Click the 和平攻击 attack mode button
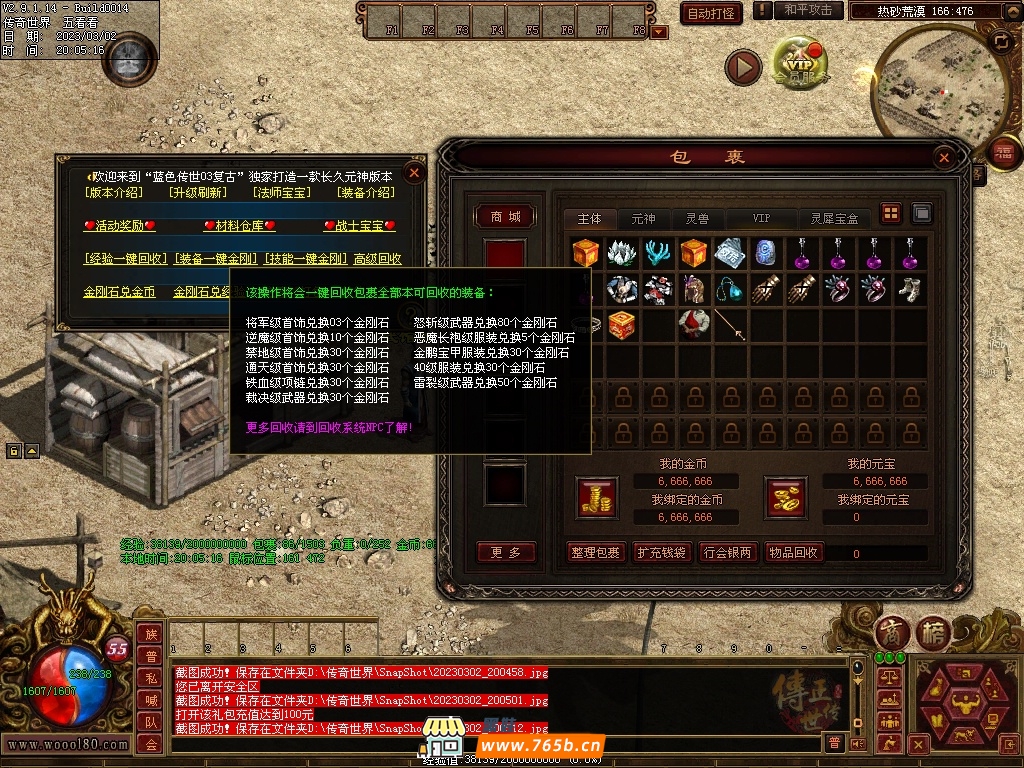The width and height of the screenshot is (1024, 768). click(807, 10)
